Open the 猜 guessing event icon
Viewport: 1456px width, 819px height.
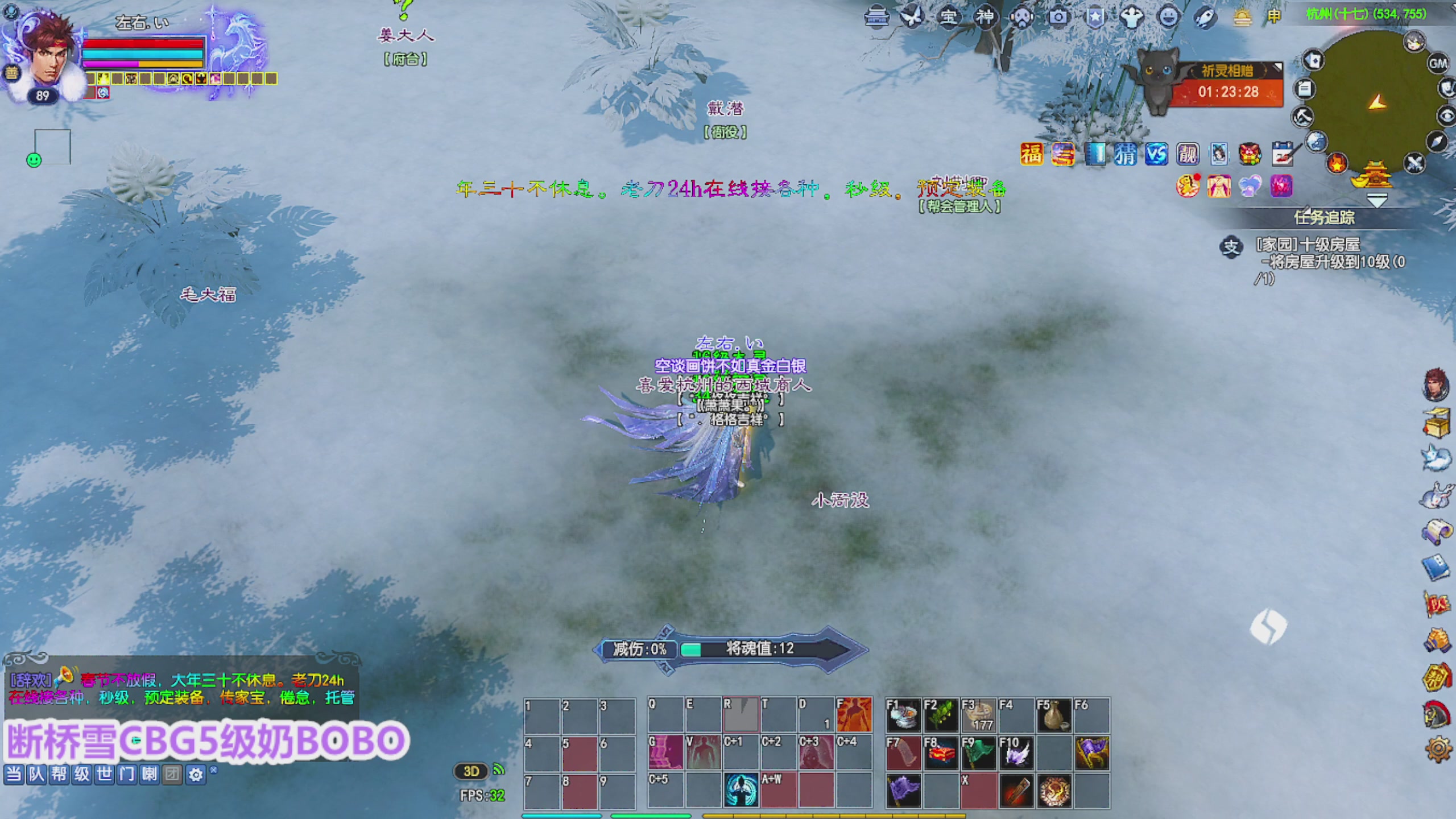point(1126,154)
